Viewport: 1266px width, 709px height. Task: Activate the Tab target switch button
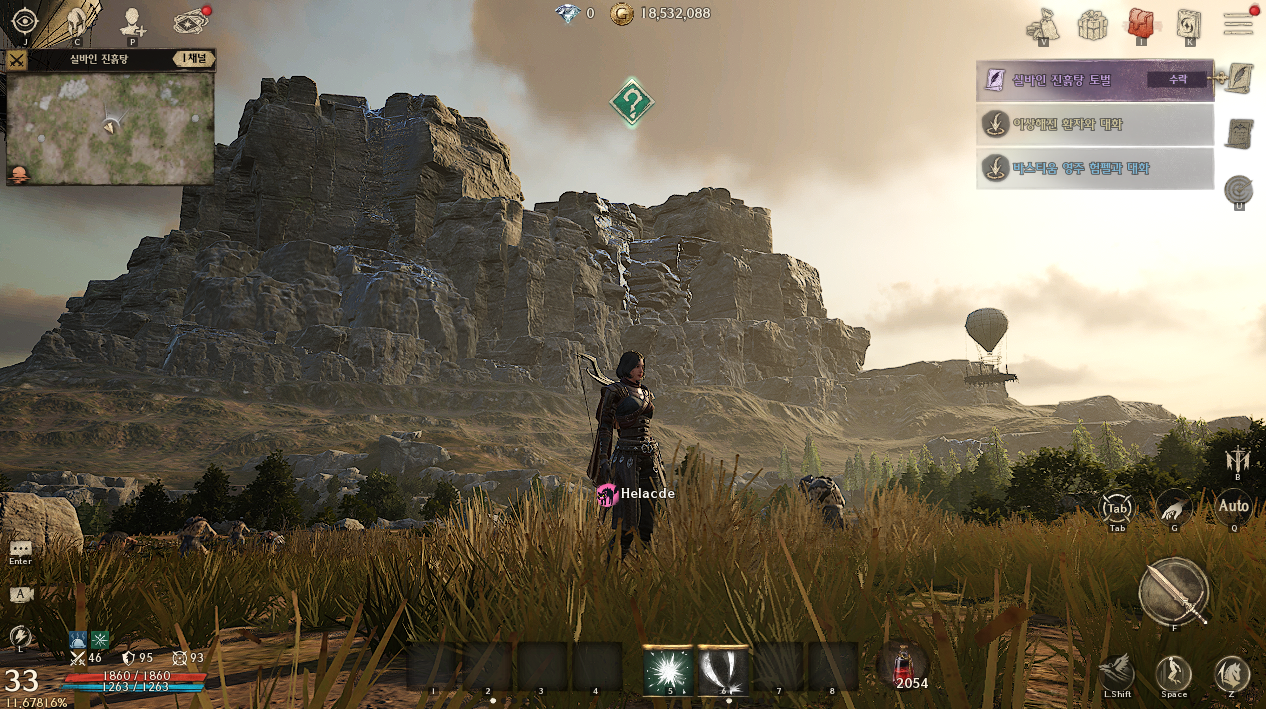[x=1117, y=508]
